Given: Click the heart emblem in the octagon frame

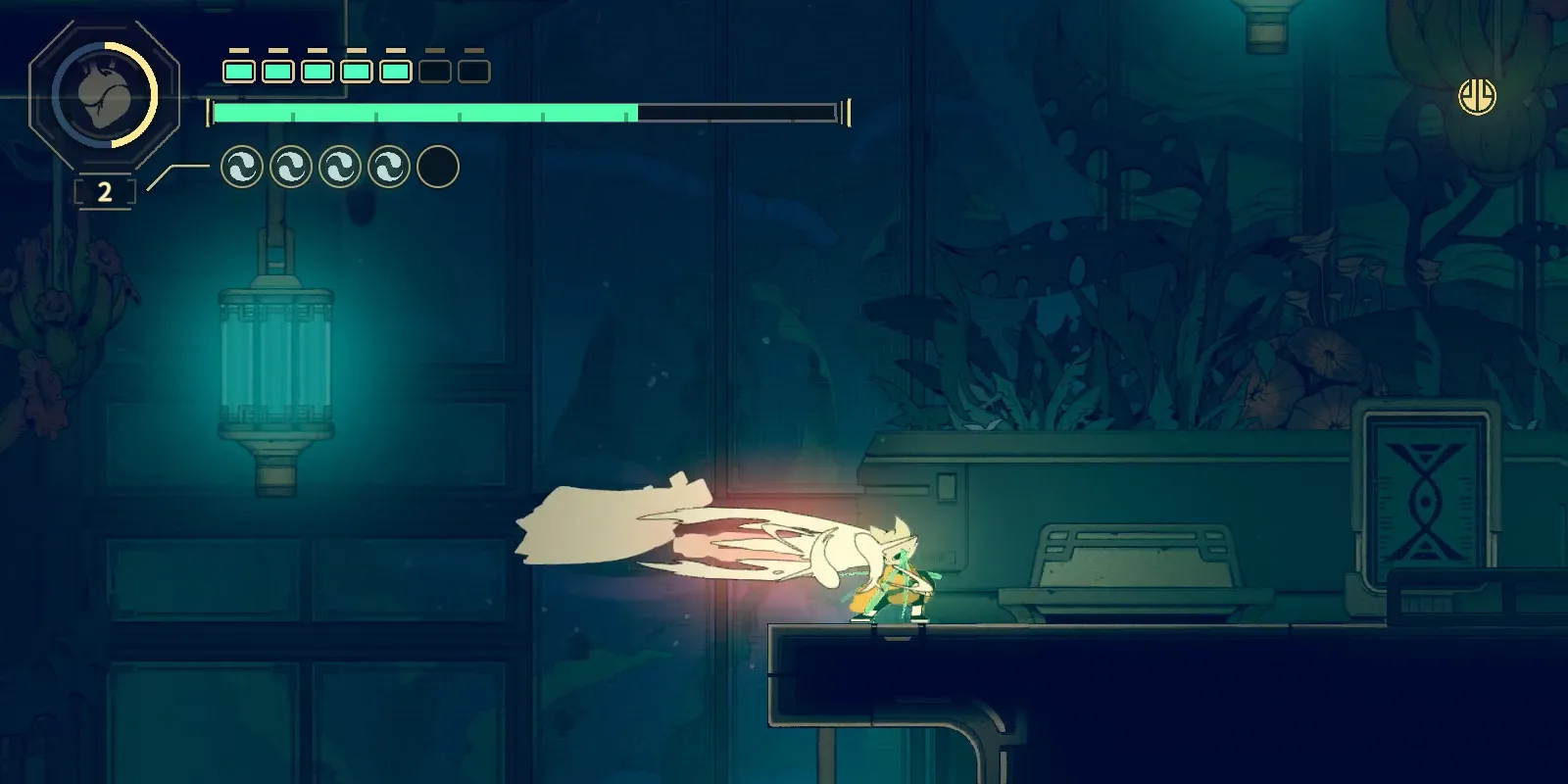Looking at the screenshot, I should click(x=104, y=95).
